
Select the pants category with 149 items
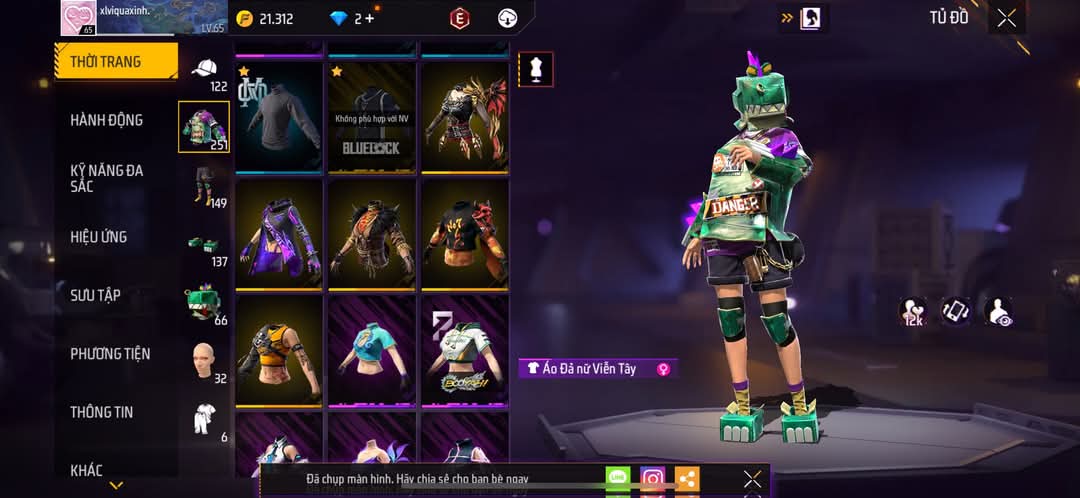tap(204, 185)
